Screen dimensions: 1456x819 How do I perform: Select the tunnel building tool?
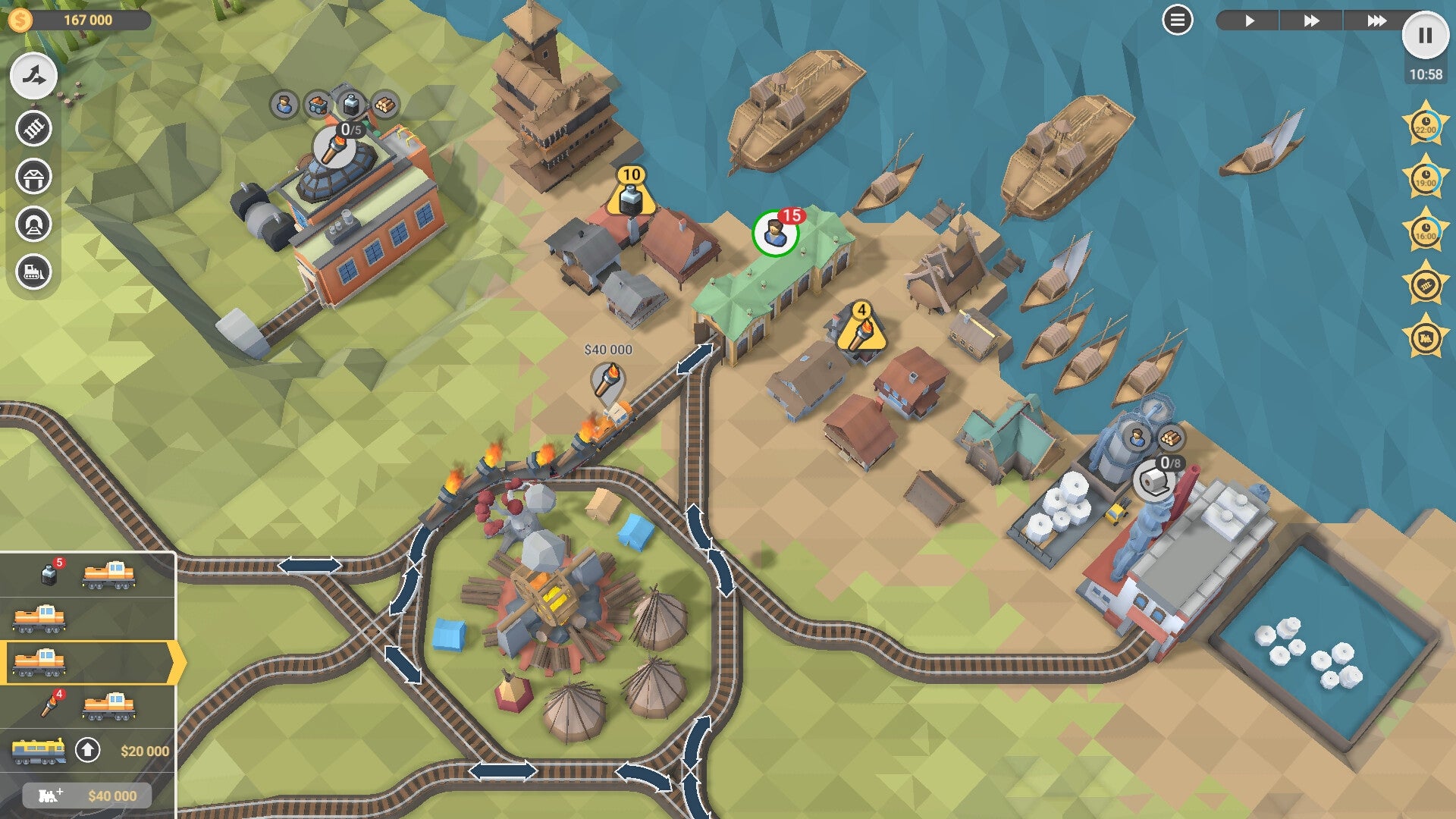click(32, 221)
